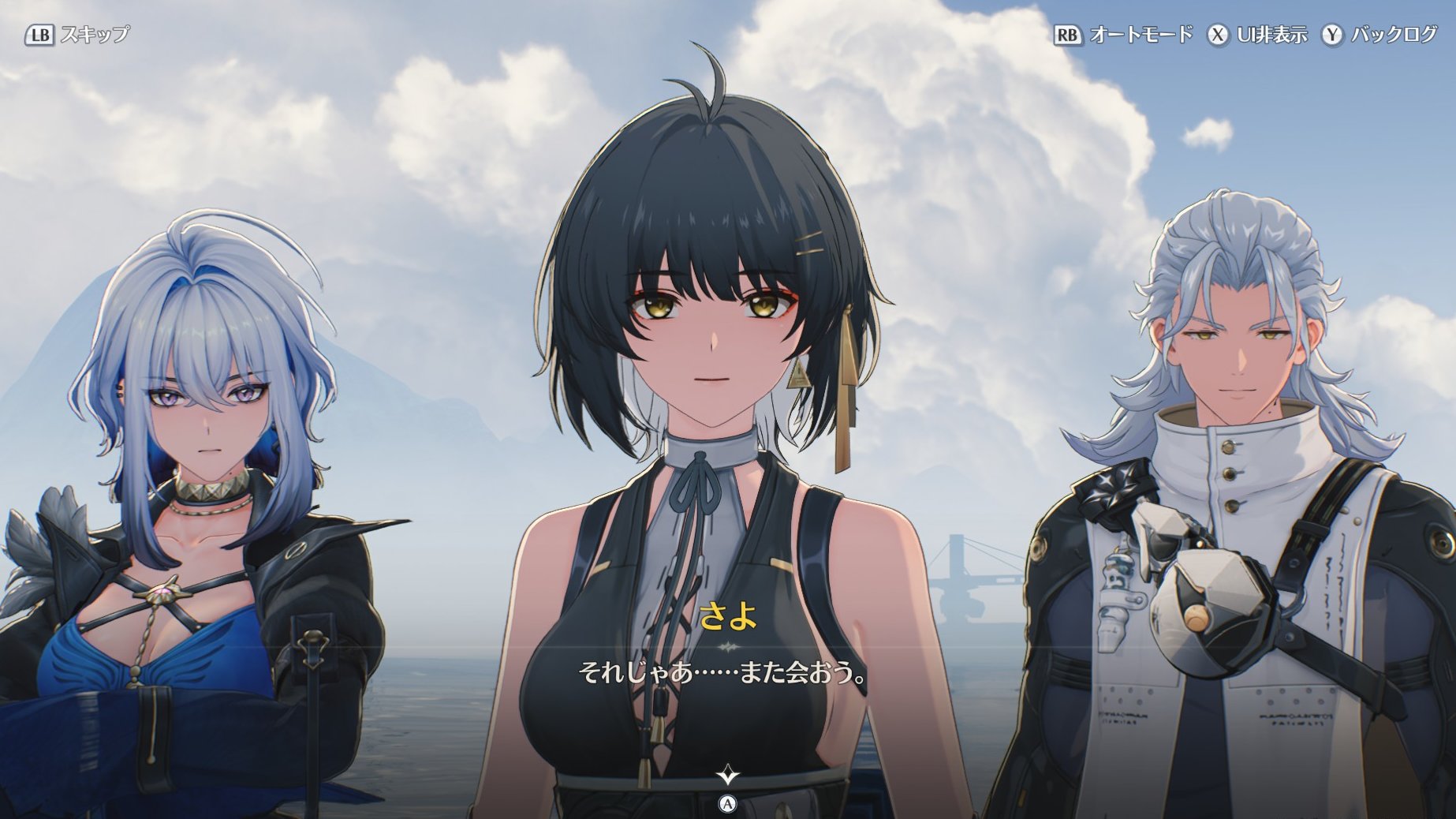Open the バックログ dialogue backlog
This screenshot has width=1456, height=819.
[1379, 35]
